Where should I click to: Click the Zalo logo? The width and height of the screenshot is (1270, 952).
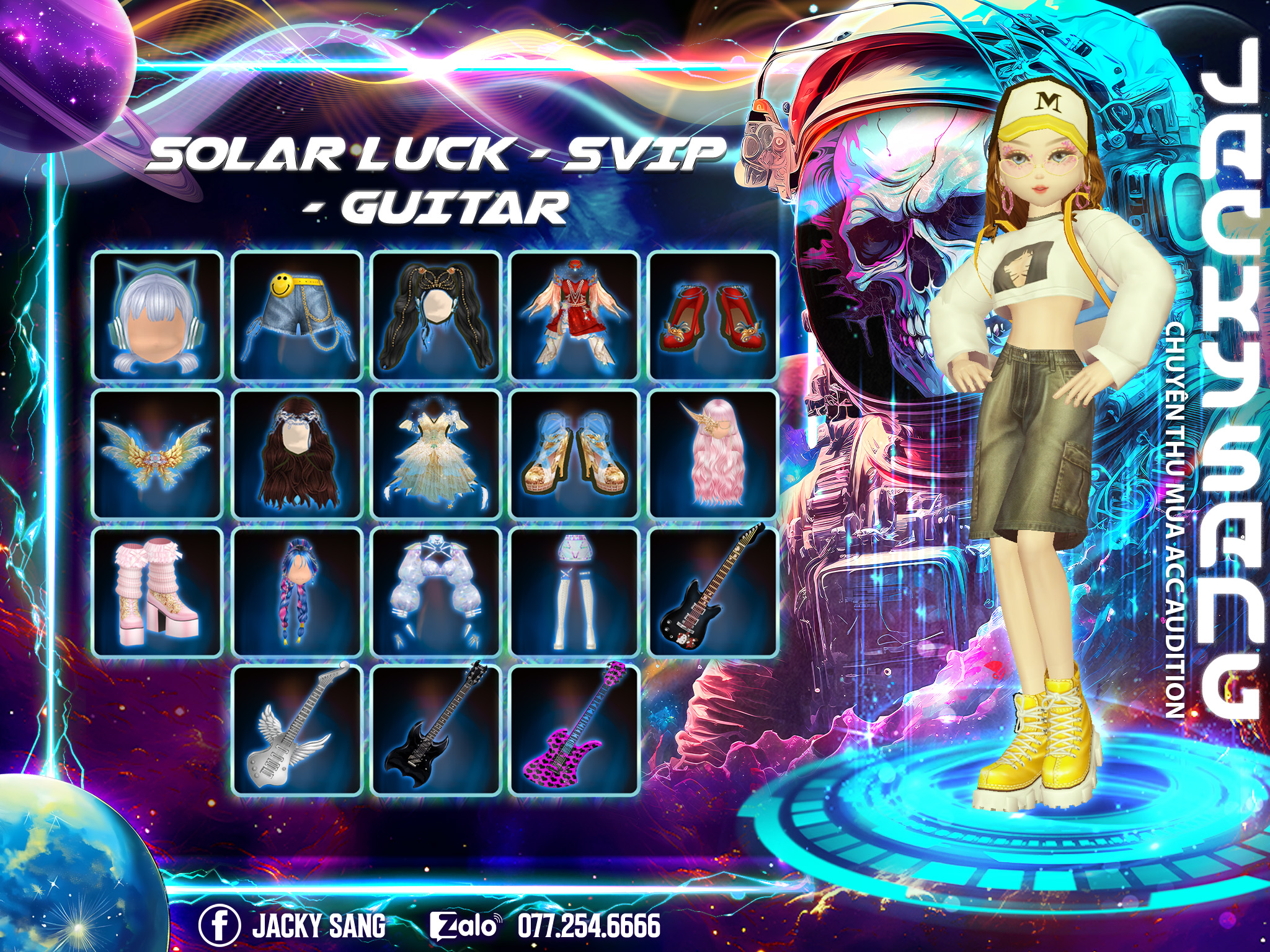coord(464,925)
